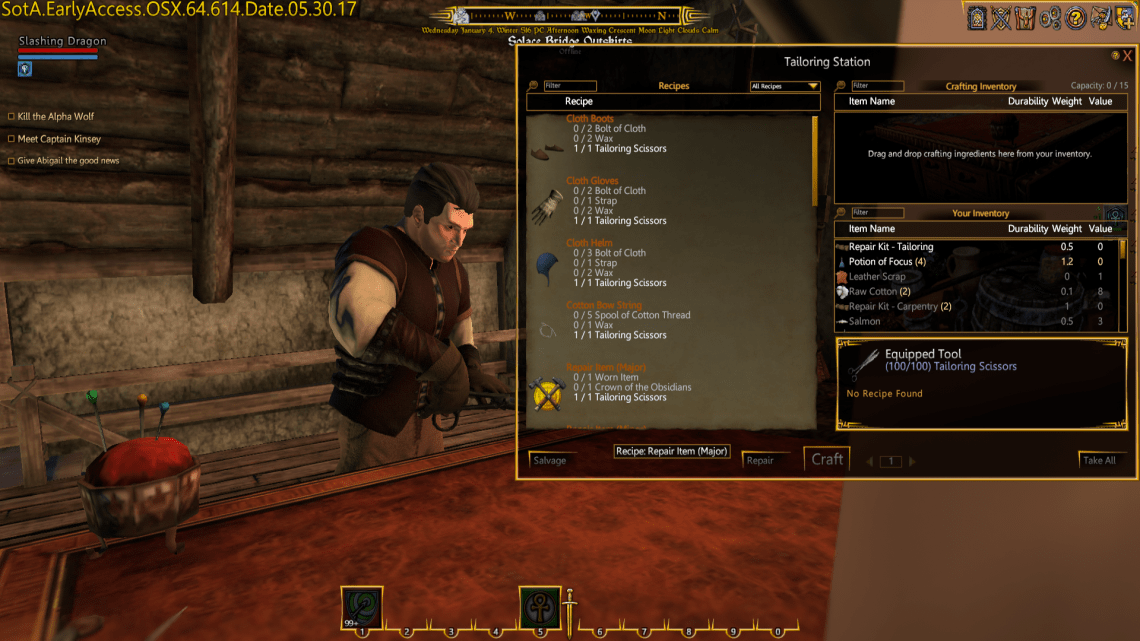Increase the craft quantity with right arrow
This screenshot has width=1140, height=641.
912,462
